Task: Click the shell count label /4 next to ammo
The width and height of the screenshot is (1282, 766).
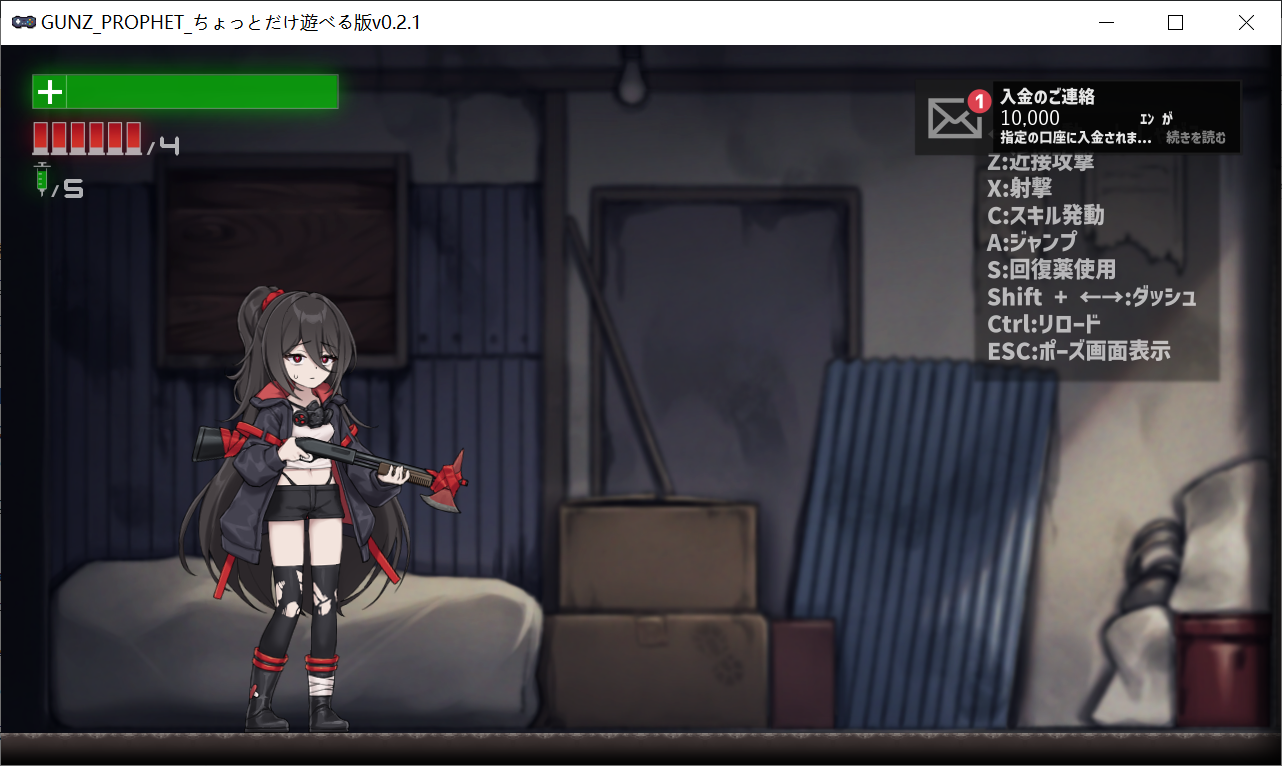Action: (164, 144)
